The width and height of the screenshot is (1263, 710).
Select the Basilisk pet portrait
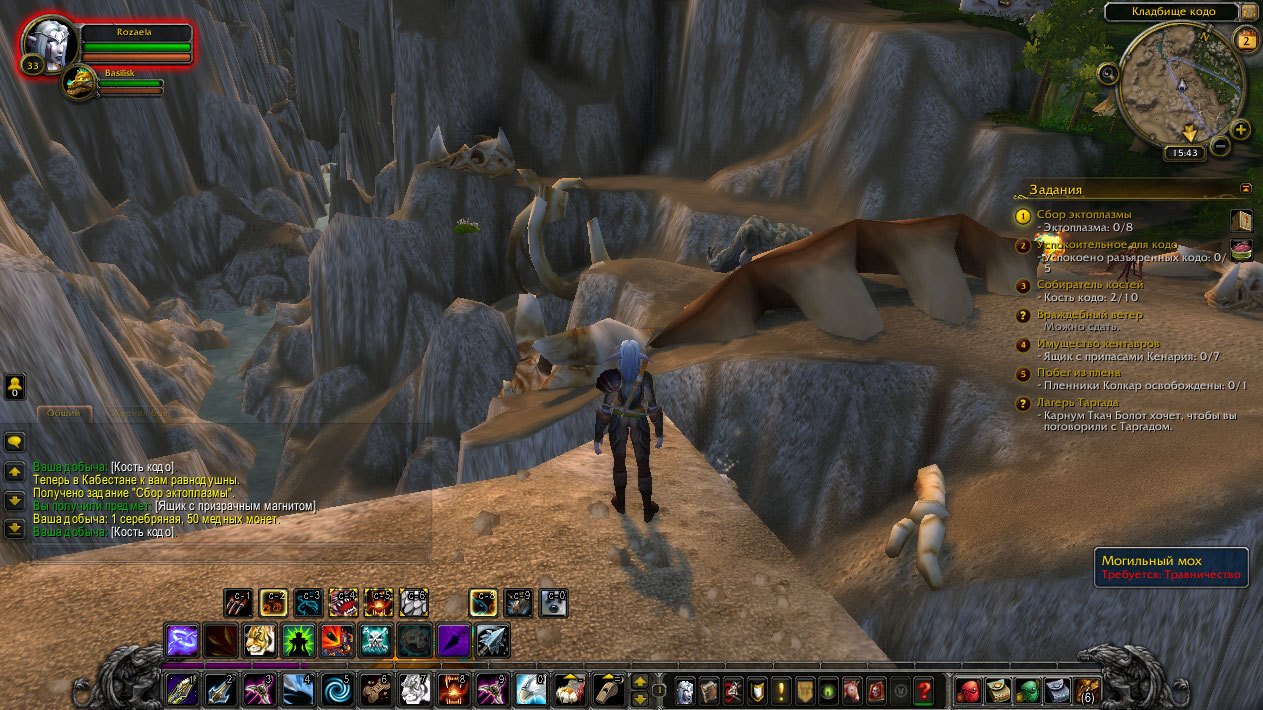click(77, 84)
